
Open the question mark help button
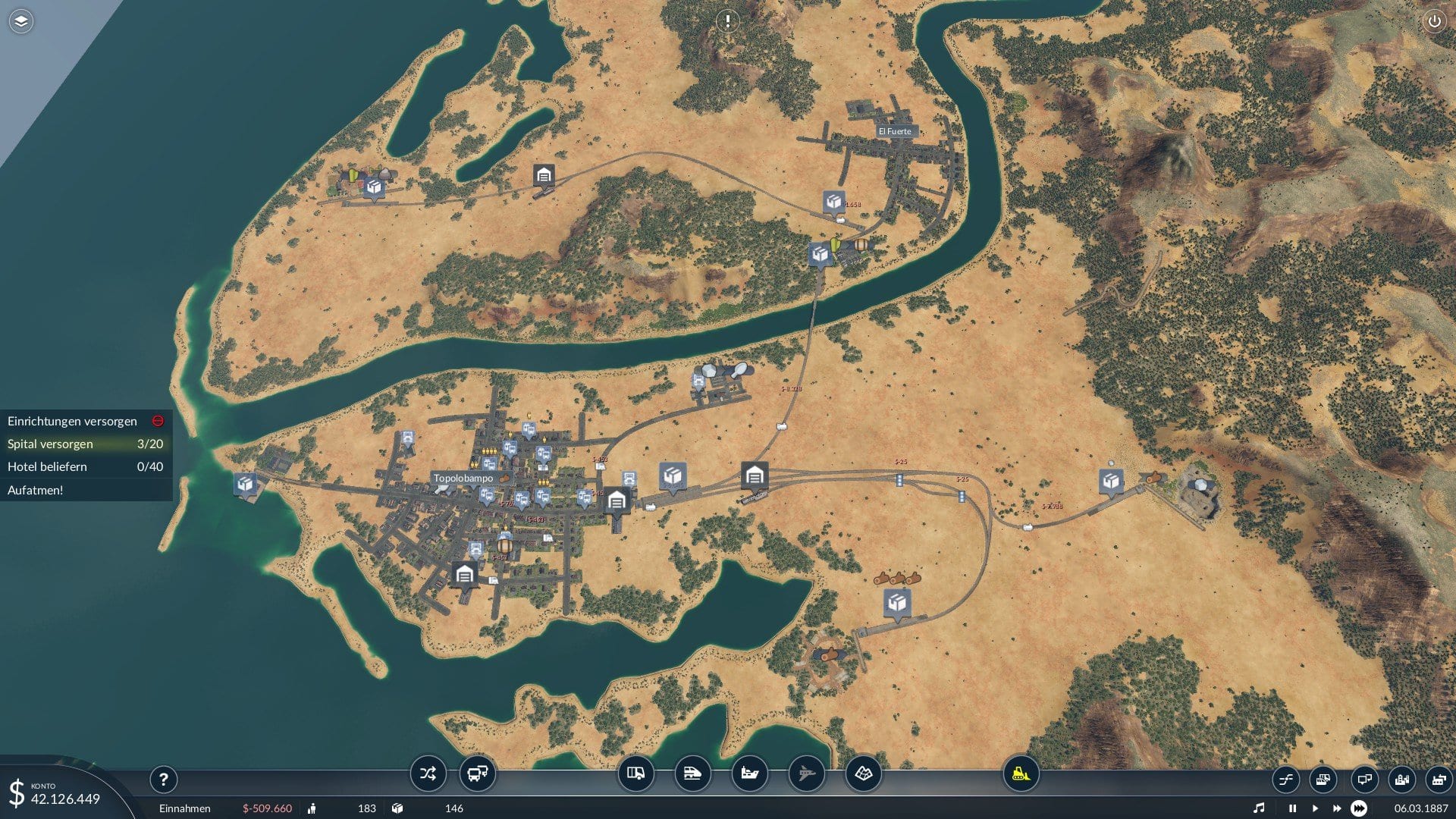click(163, 779)
